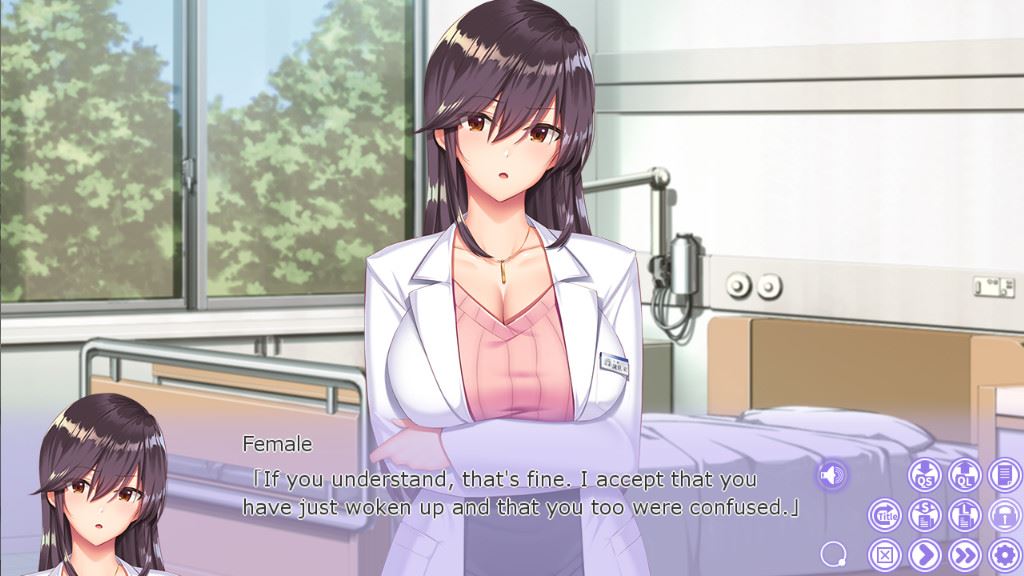
Task: Skip text with the double-arrow button
Action: pyautogui.click(x=964, y=553)
